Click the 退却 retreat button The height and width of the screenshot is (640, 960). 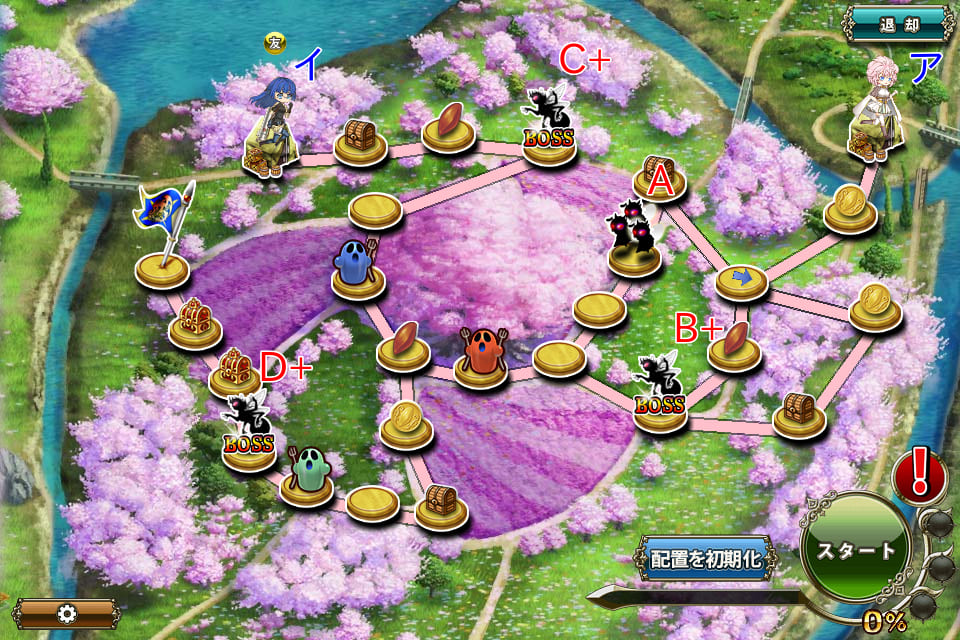[x=897, y=26]
